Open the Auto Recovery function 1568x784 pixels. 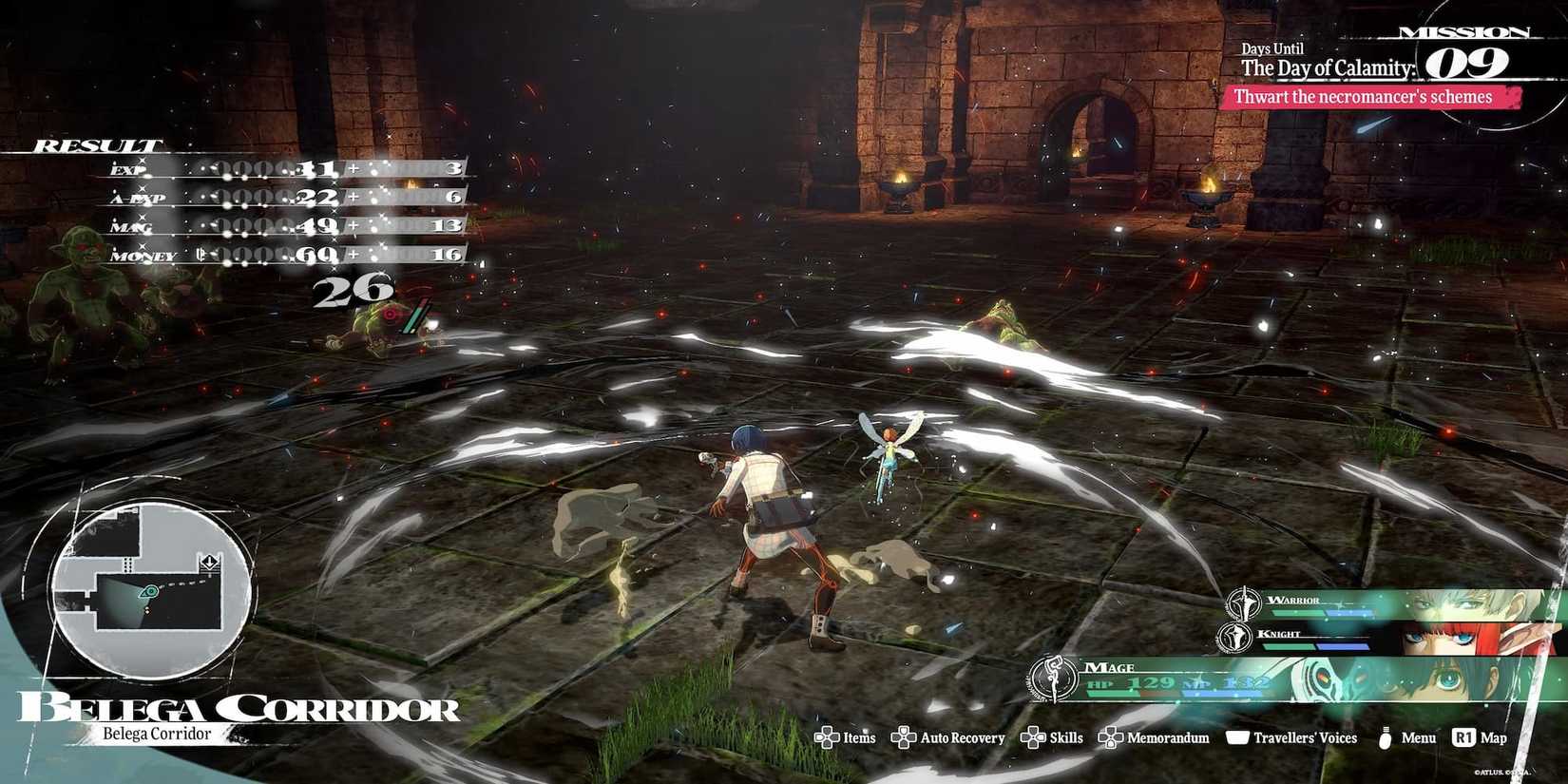[x=903, y=737]
